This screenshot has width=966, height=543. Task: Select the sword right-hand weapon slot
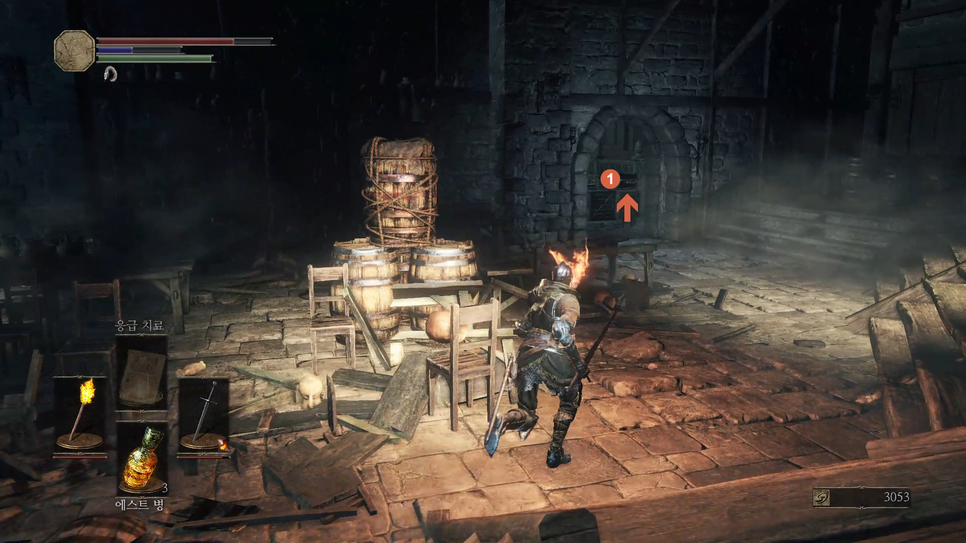204,412
